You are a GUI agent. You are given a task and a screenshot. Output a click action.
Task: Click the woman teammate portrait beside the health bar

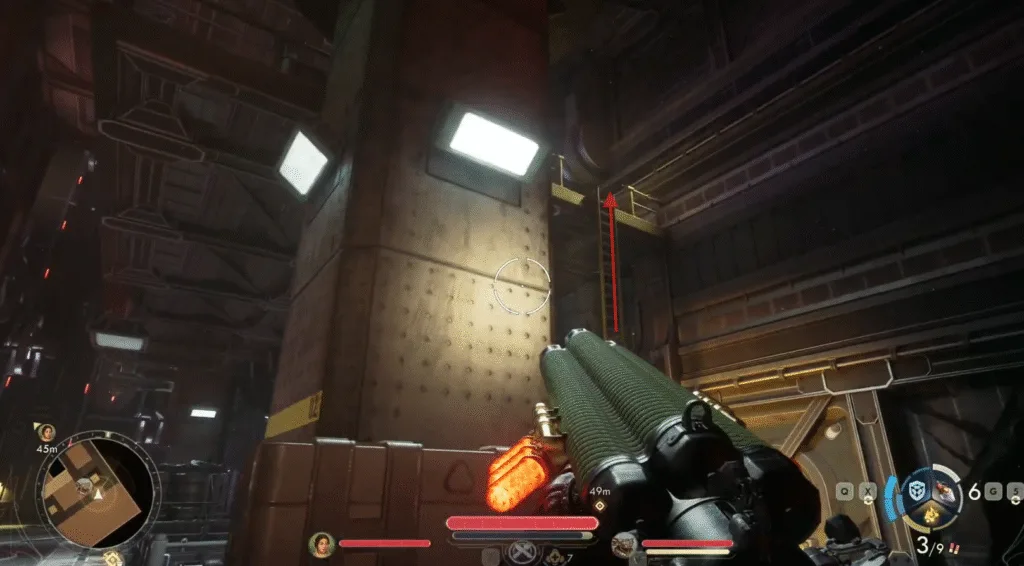322,544
